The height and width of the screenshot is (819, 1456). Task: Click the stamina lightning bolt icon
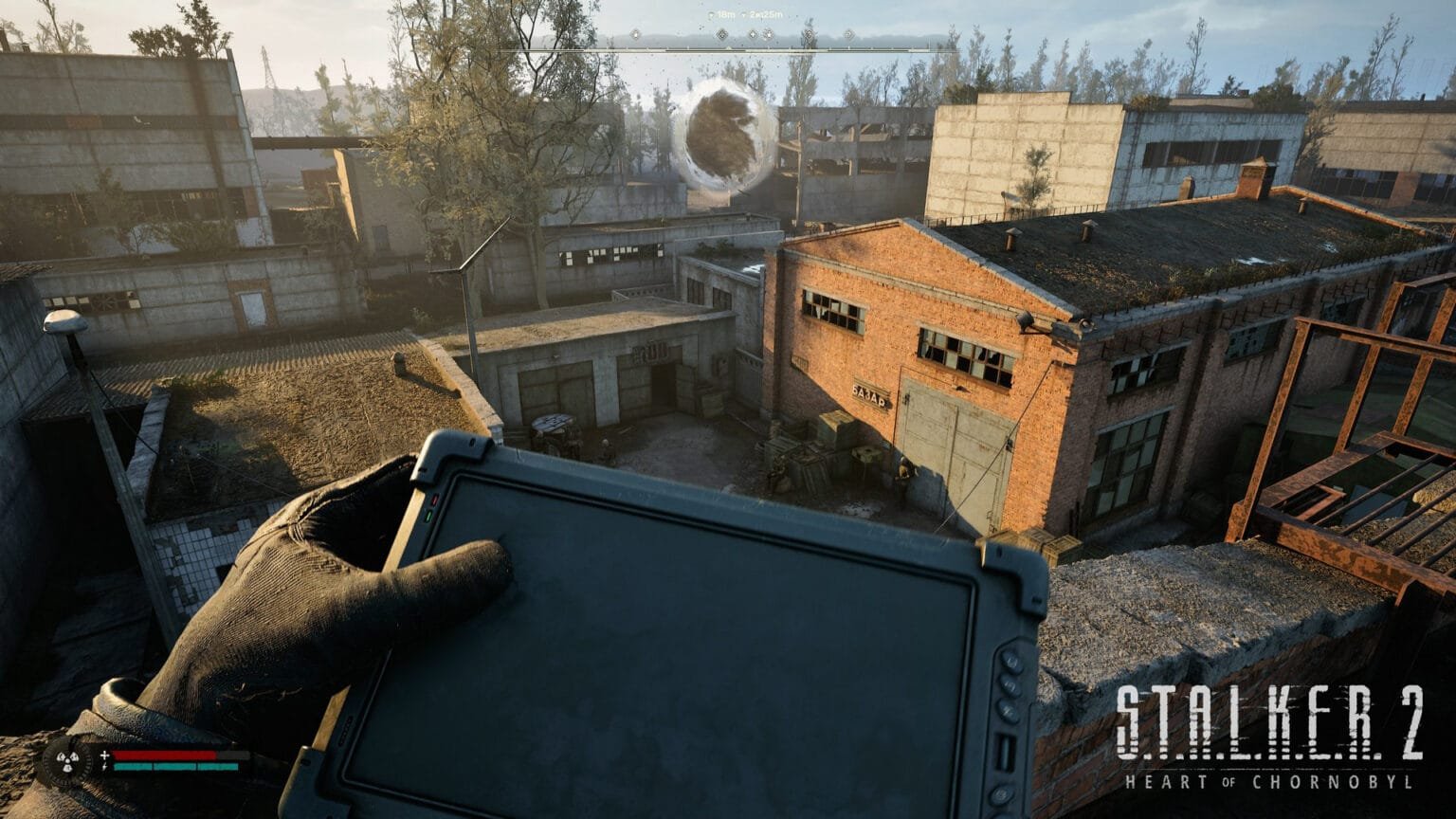pos(104,766)
